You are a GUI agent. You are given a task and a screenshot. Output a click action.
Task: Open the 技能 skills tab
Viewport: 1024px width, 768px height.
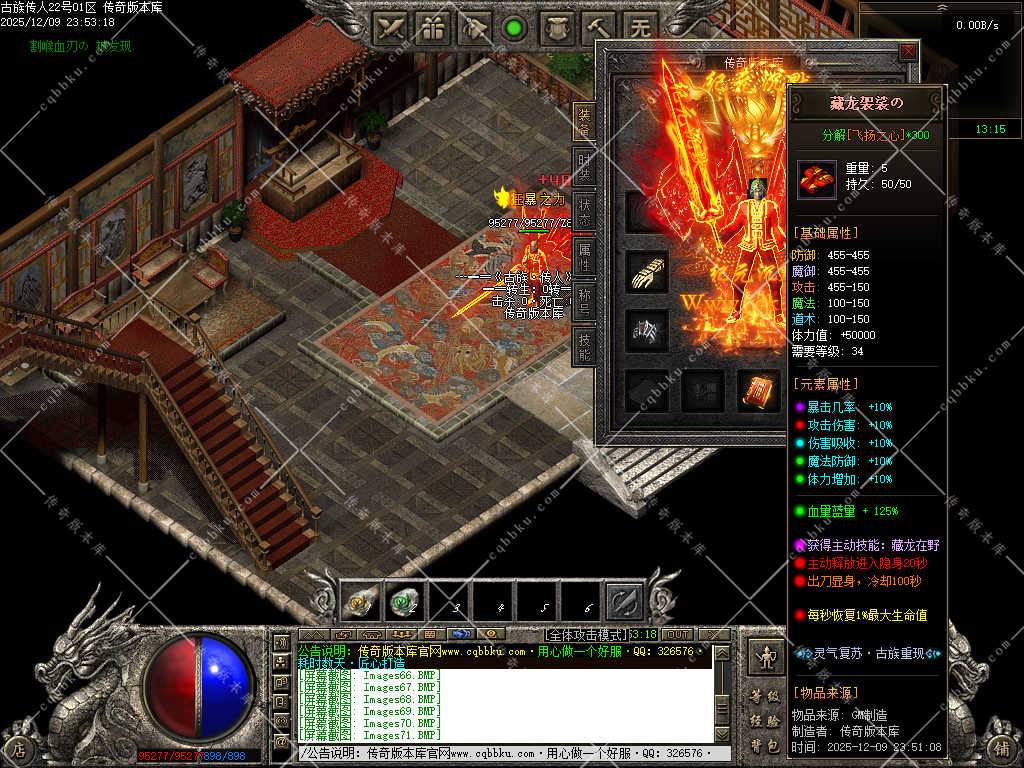[584, 345]
